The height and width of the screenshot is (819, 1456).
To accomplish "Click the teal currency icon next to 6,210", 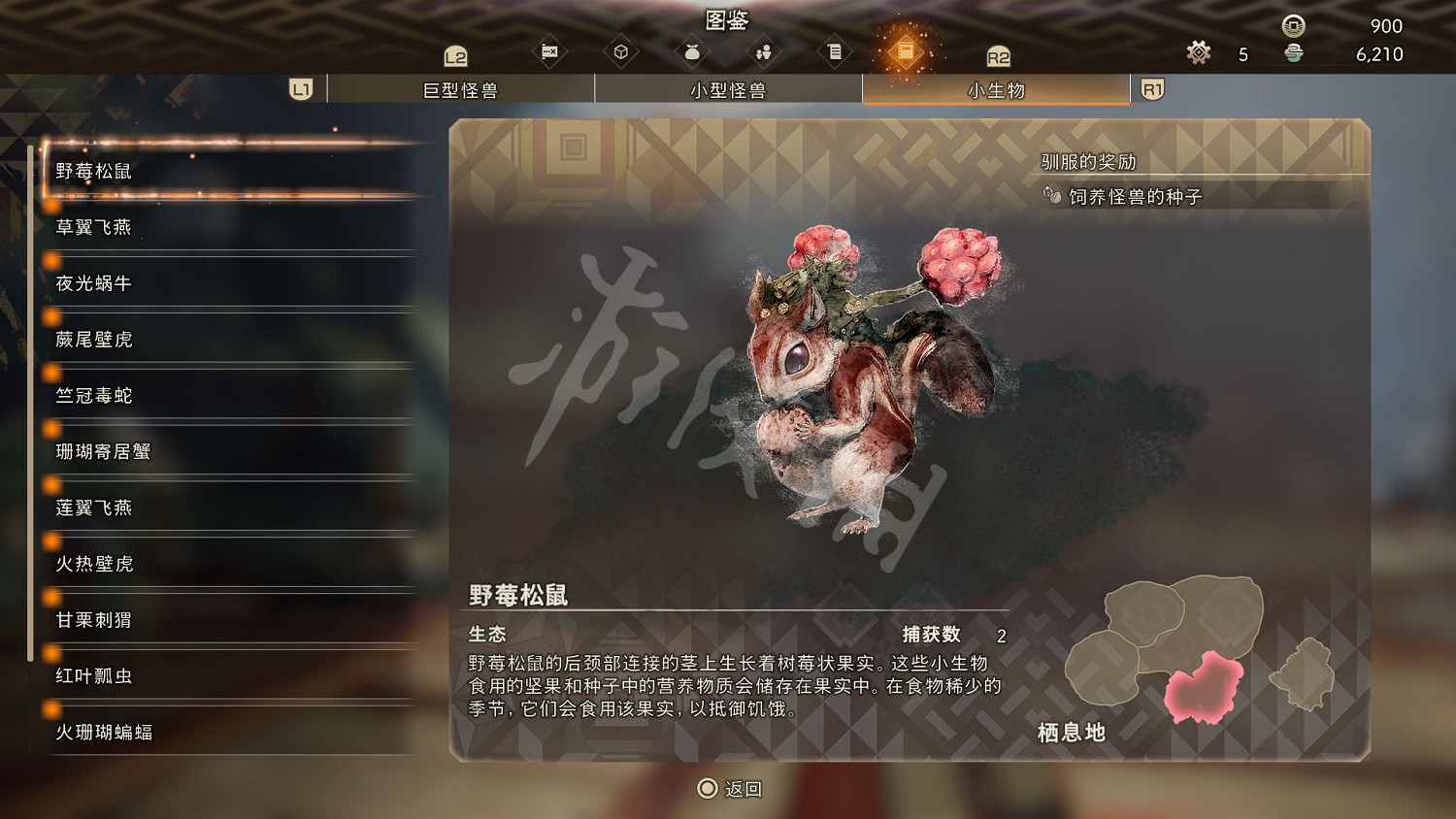I will pos(1292,55).
